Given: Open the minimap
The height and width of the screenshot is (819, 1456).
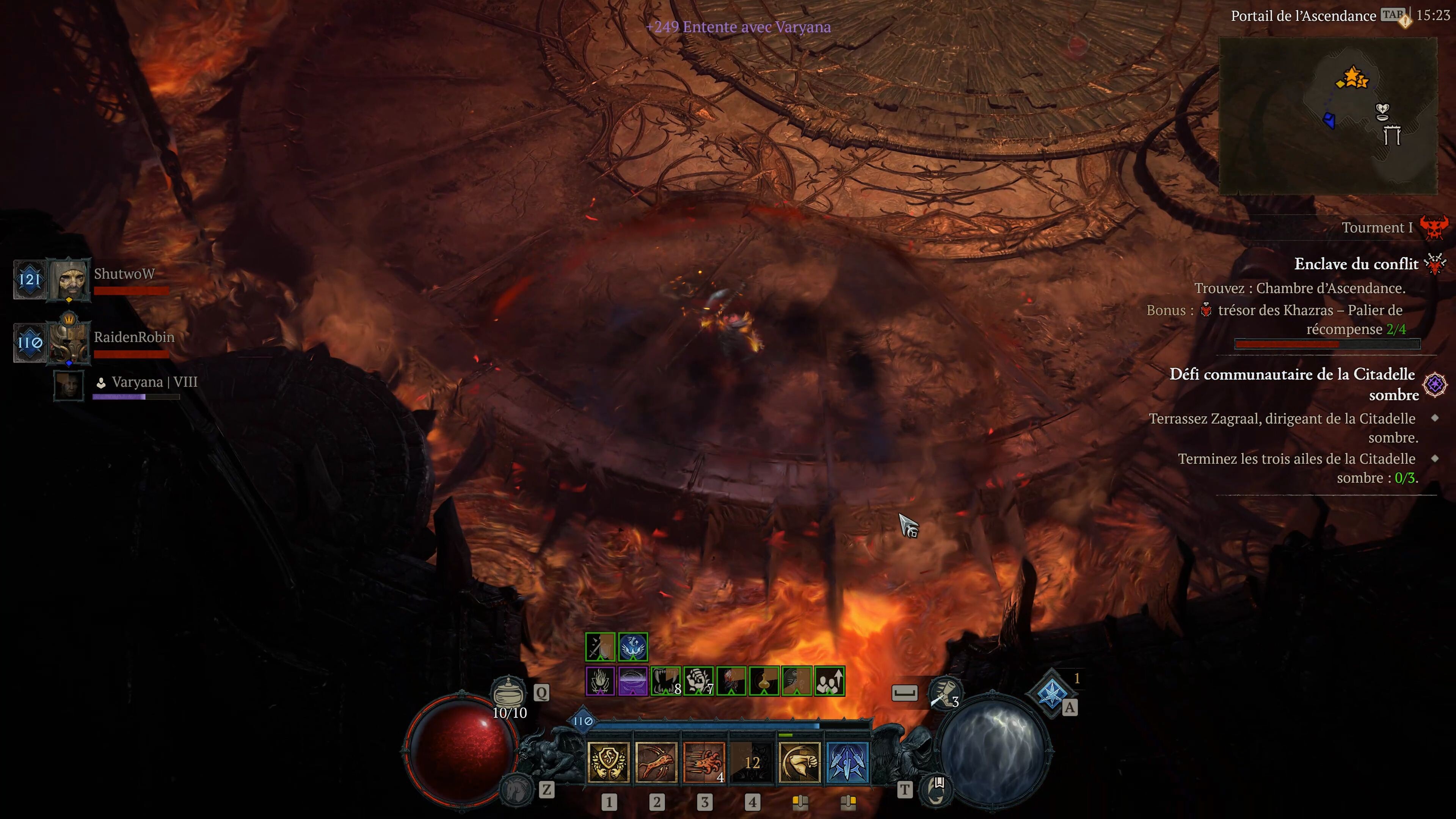Looking at the screenshot, I should [1328, 116].
